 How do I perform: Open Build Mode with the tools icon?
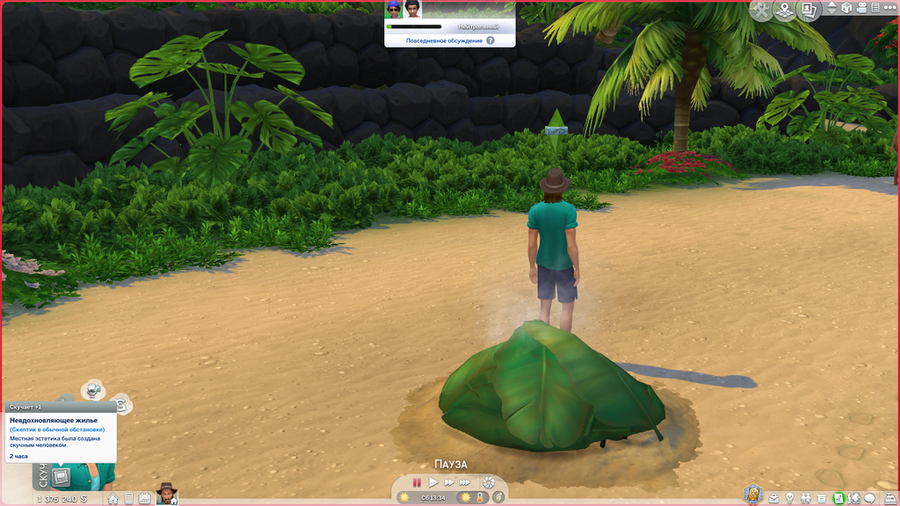click(x=763, y=10)
